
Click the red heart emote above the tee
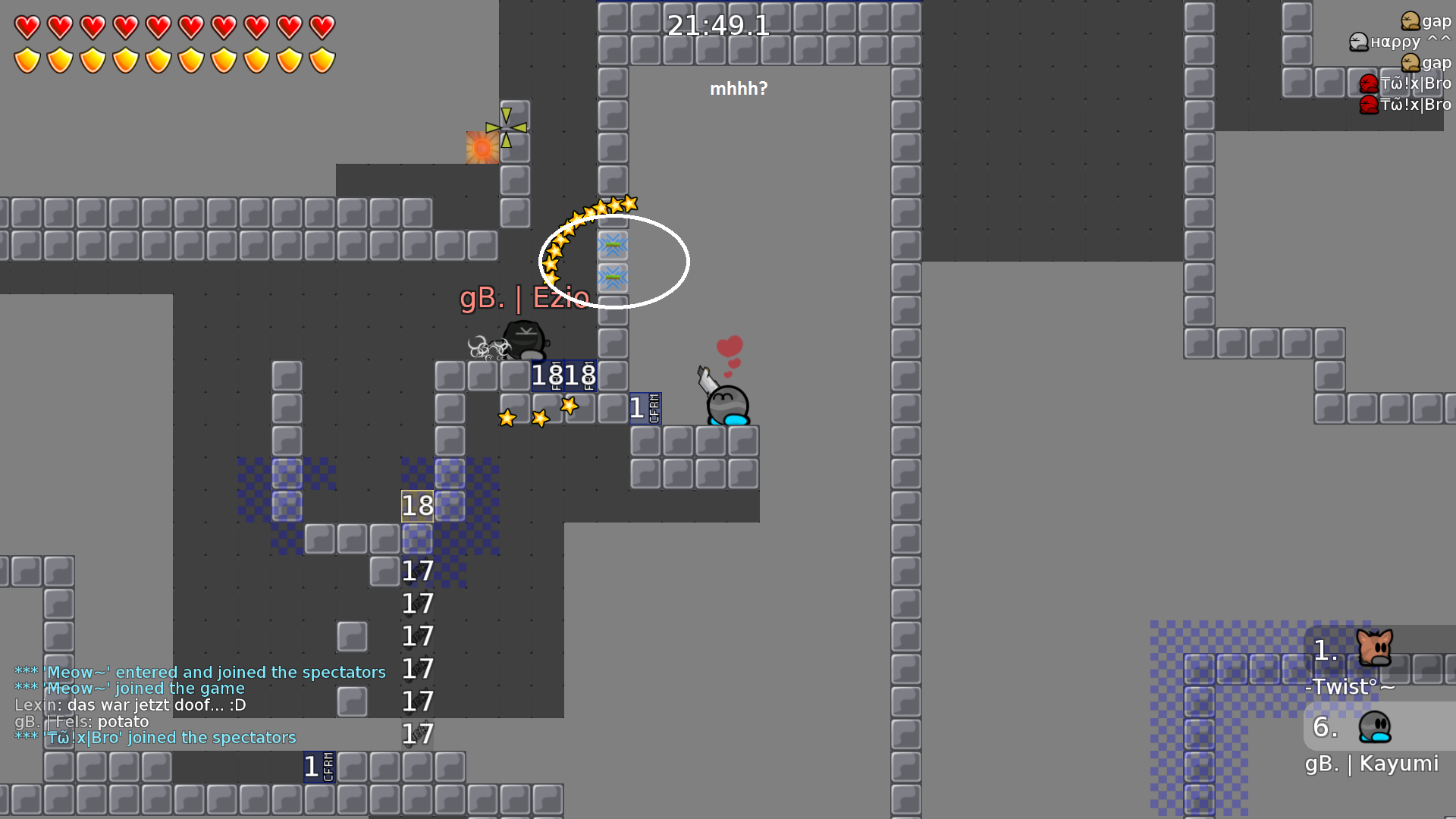(x=729, y=345)
